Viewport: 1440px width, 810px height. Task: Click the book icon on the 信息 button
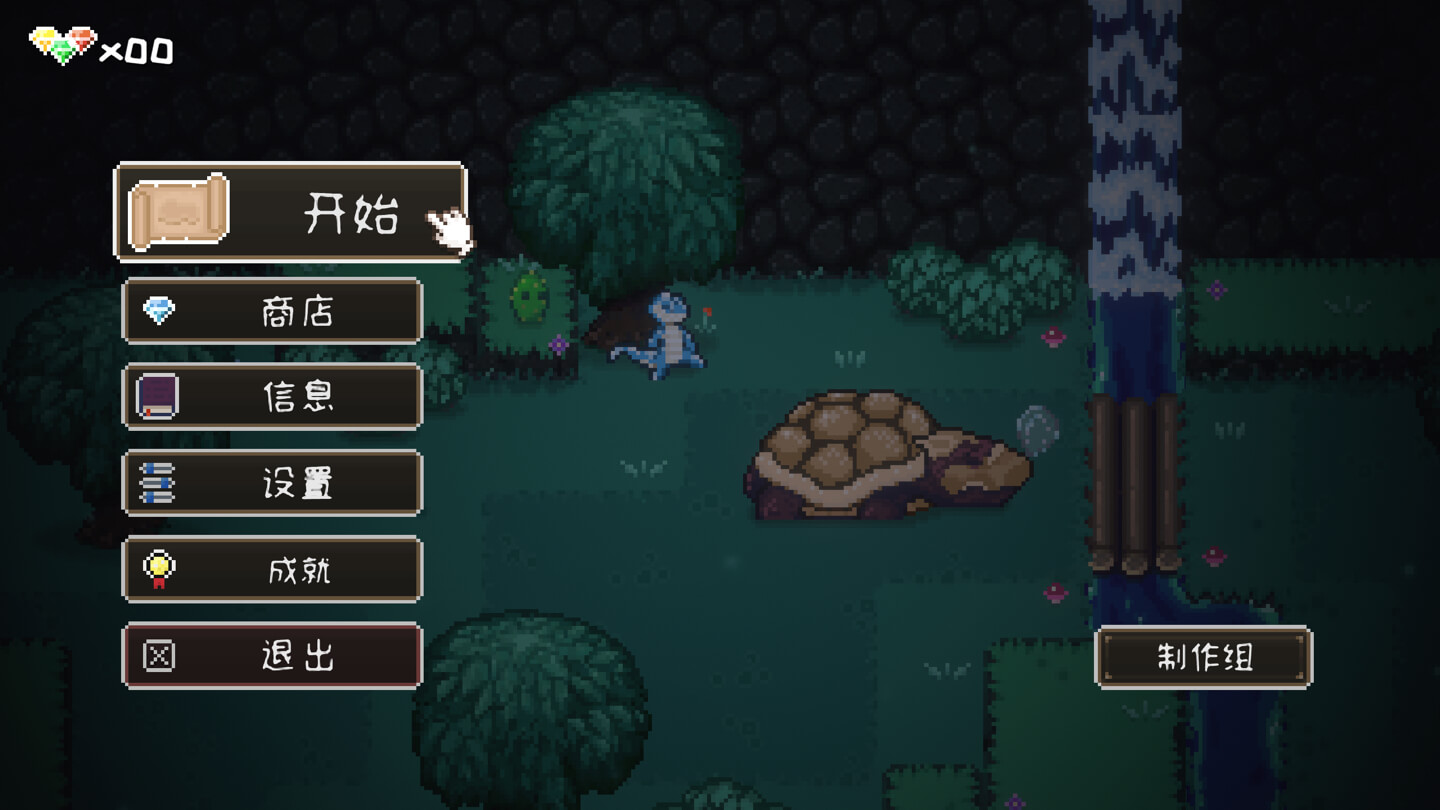coord(155,397)
